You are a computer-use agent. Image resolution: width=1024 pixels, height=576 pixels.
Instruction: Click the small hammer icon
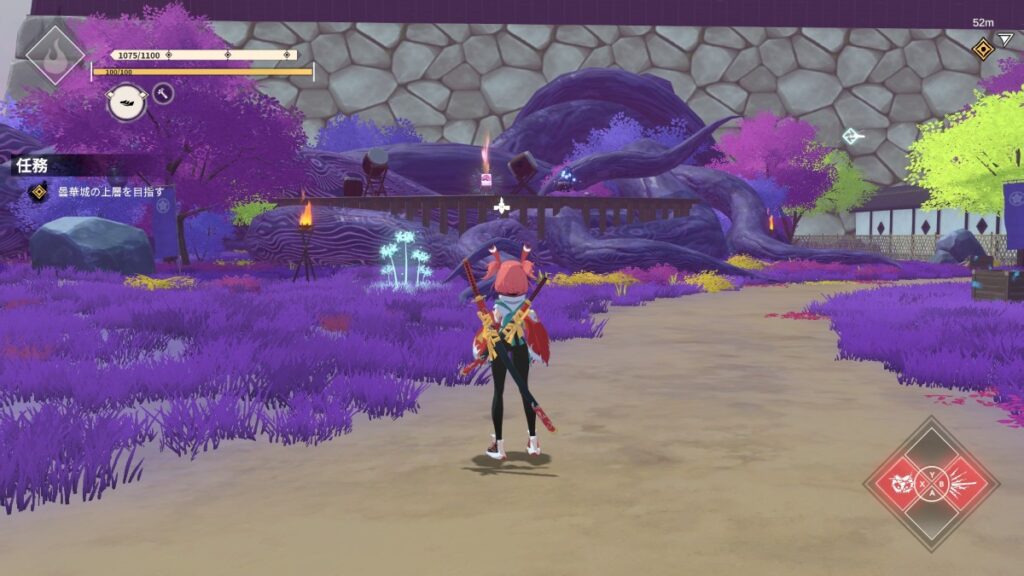(163, 94)
